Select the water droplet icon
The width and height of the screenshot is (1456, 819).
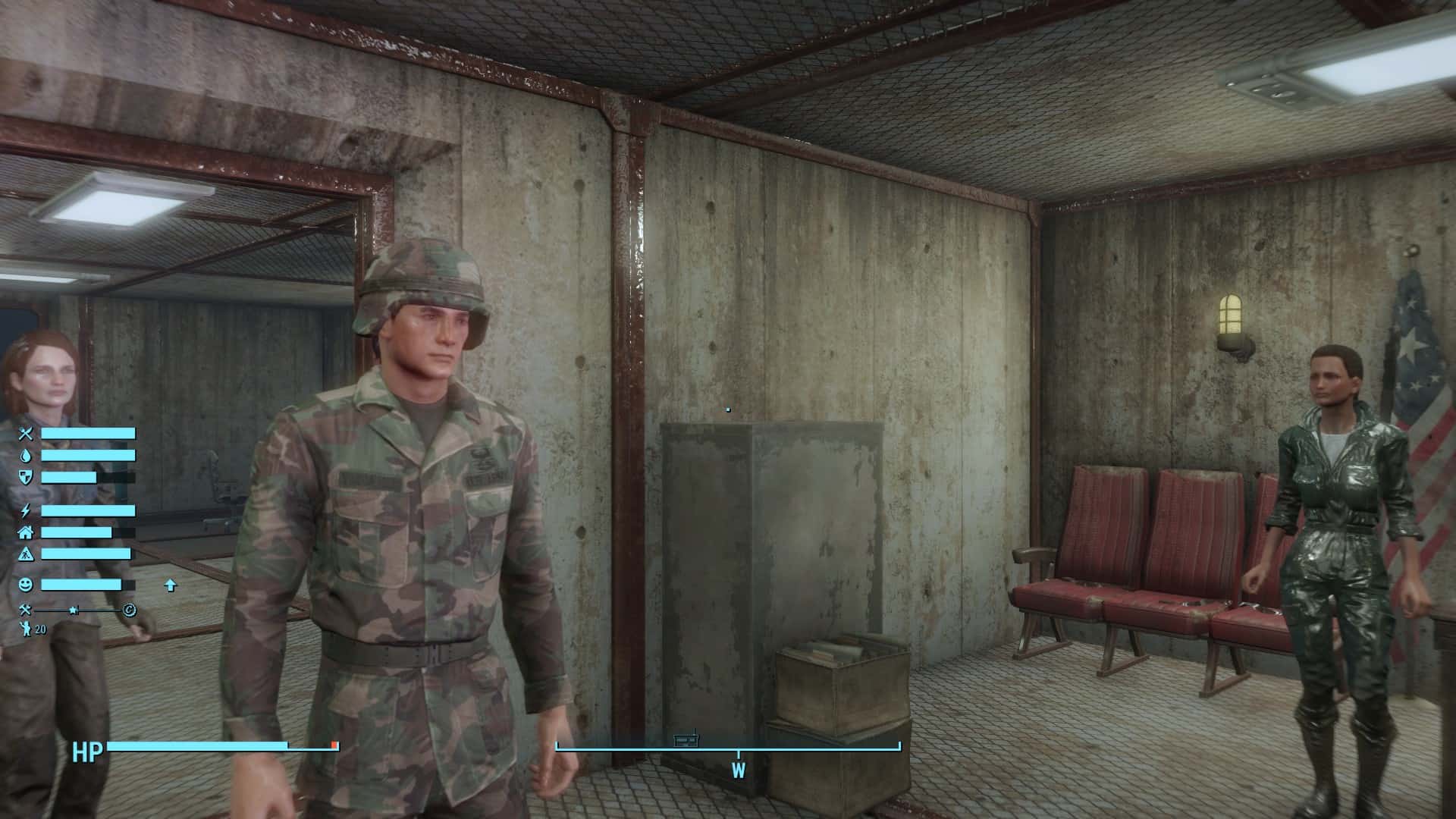pos(26,456)
